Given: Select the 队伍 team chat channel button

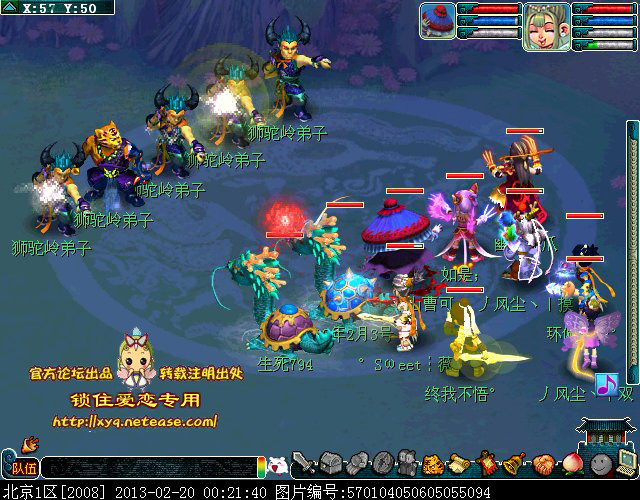Looking at the screenshot, I should pos(22,467).
